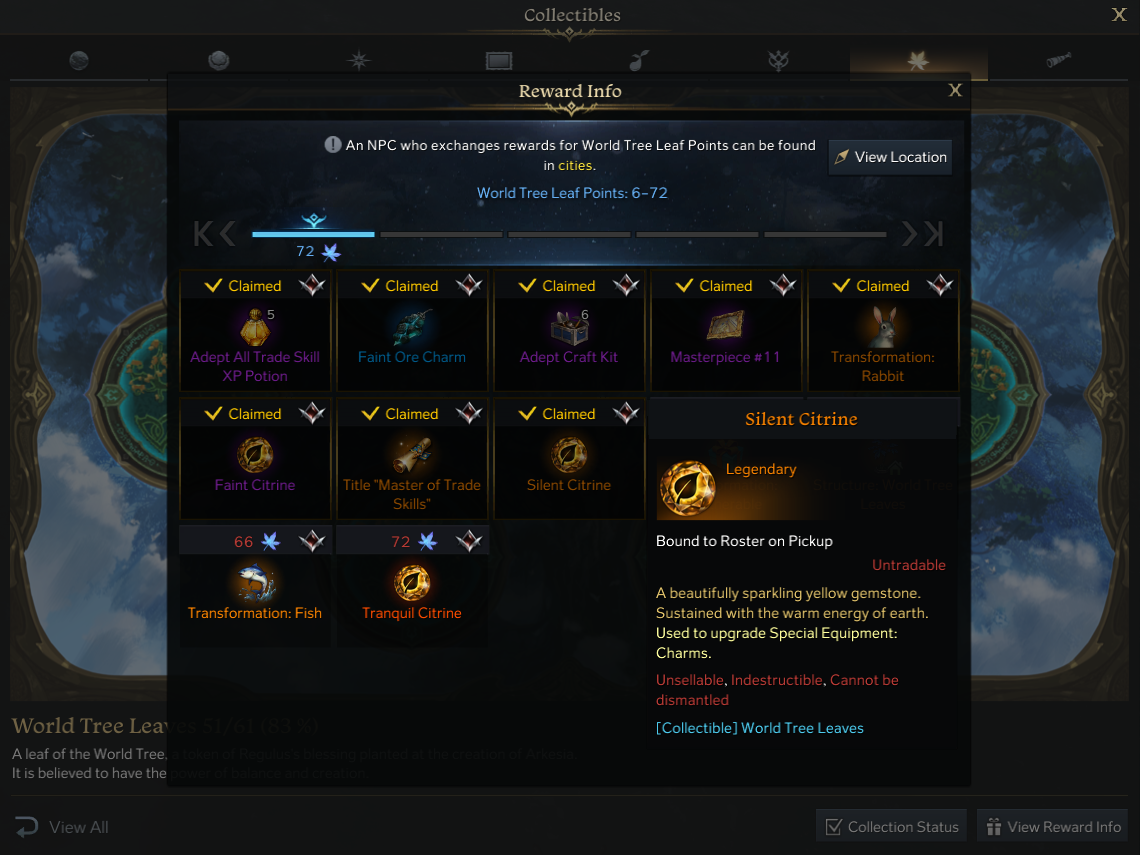Close the Collectibles window
This screenshot has width=1140, height=855.
[x=1119, y=15]
